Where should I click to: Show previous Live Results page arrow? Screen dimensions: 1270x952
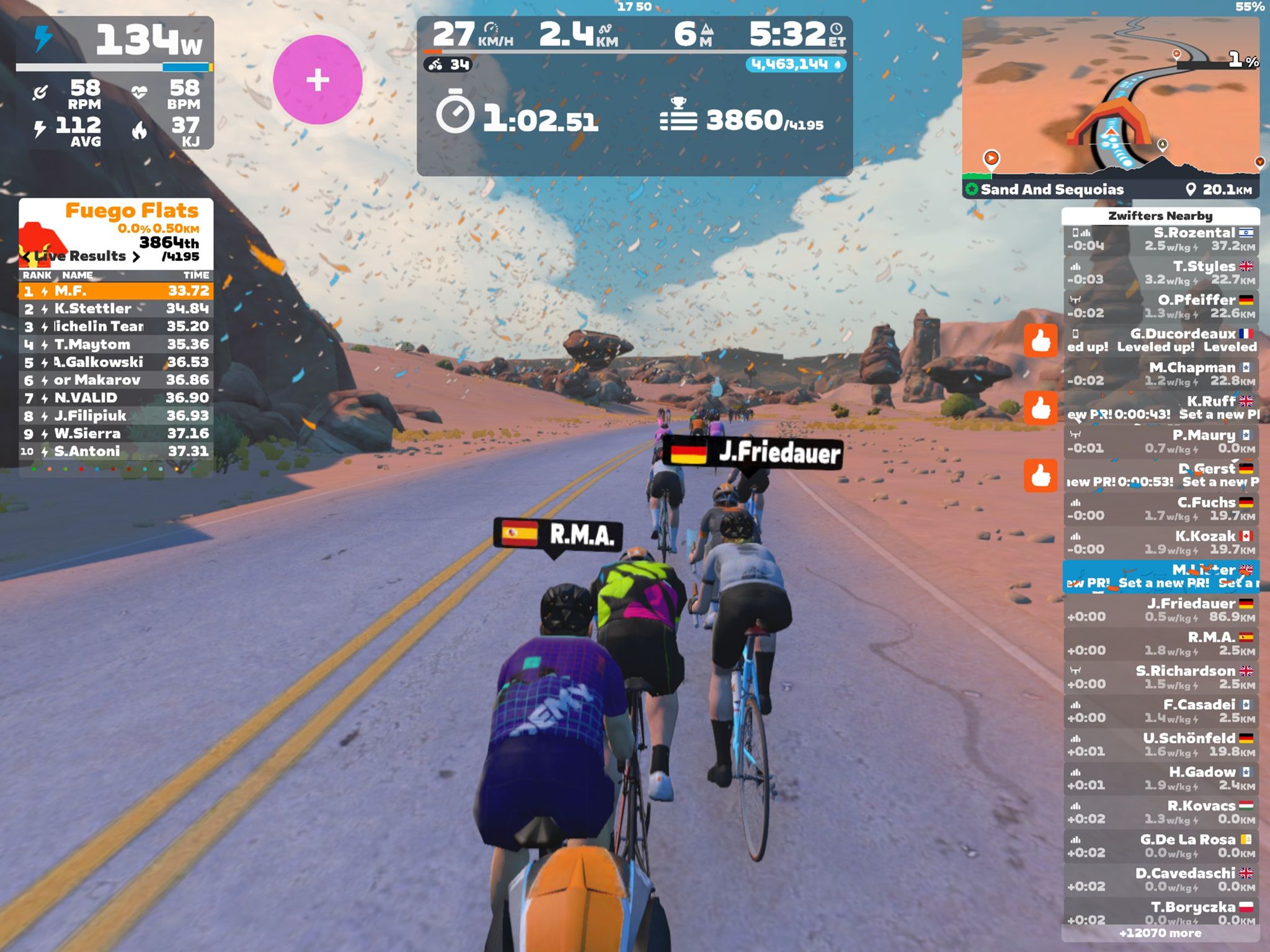coord(26,257)
